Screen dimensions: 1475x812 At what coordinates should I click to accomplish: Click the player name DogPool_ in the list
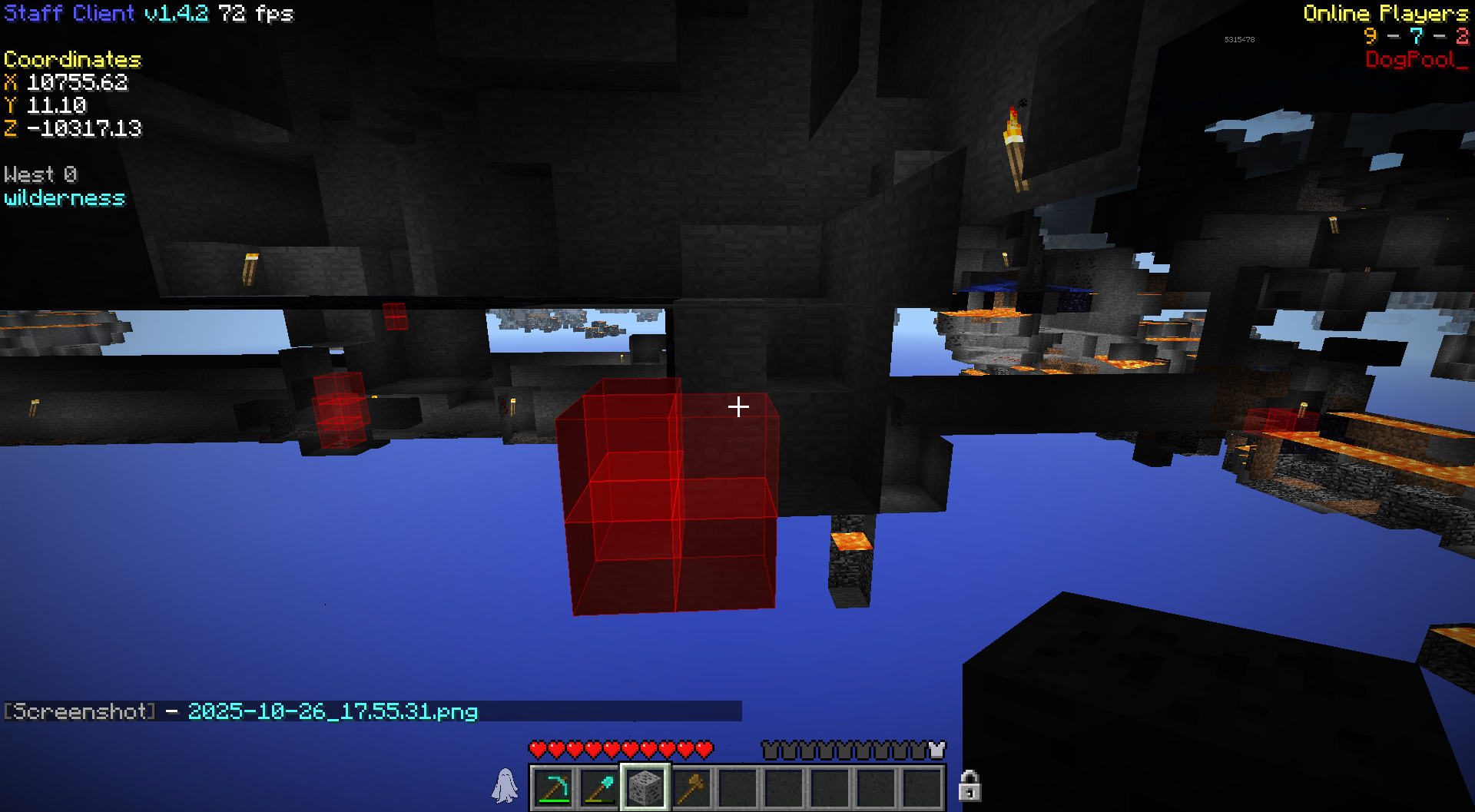point(1416,60)
